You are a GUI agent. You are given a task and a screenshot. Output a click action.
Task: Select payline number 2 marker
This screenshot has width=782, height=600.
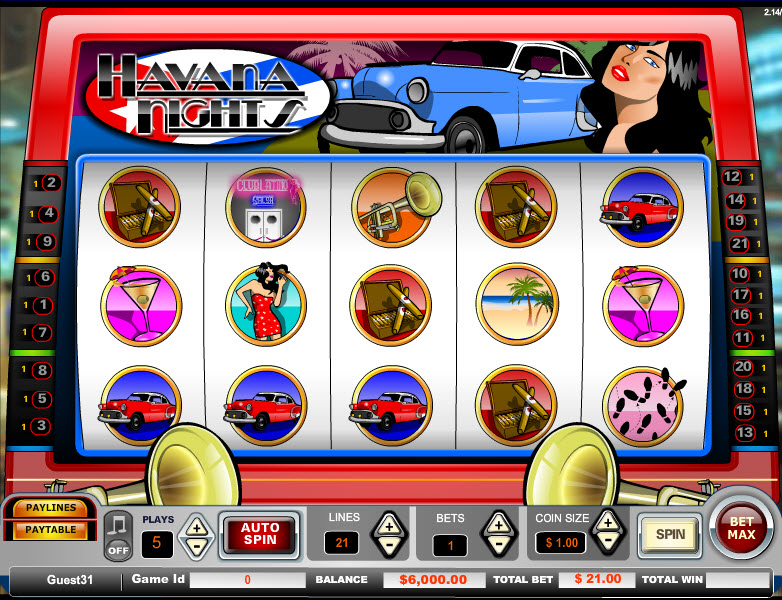(x=50, y=183)
